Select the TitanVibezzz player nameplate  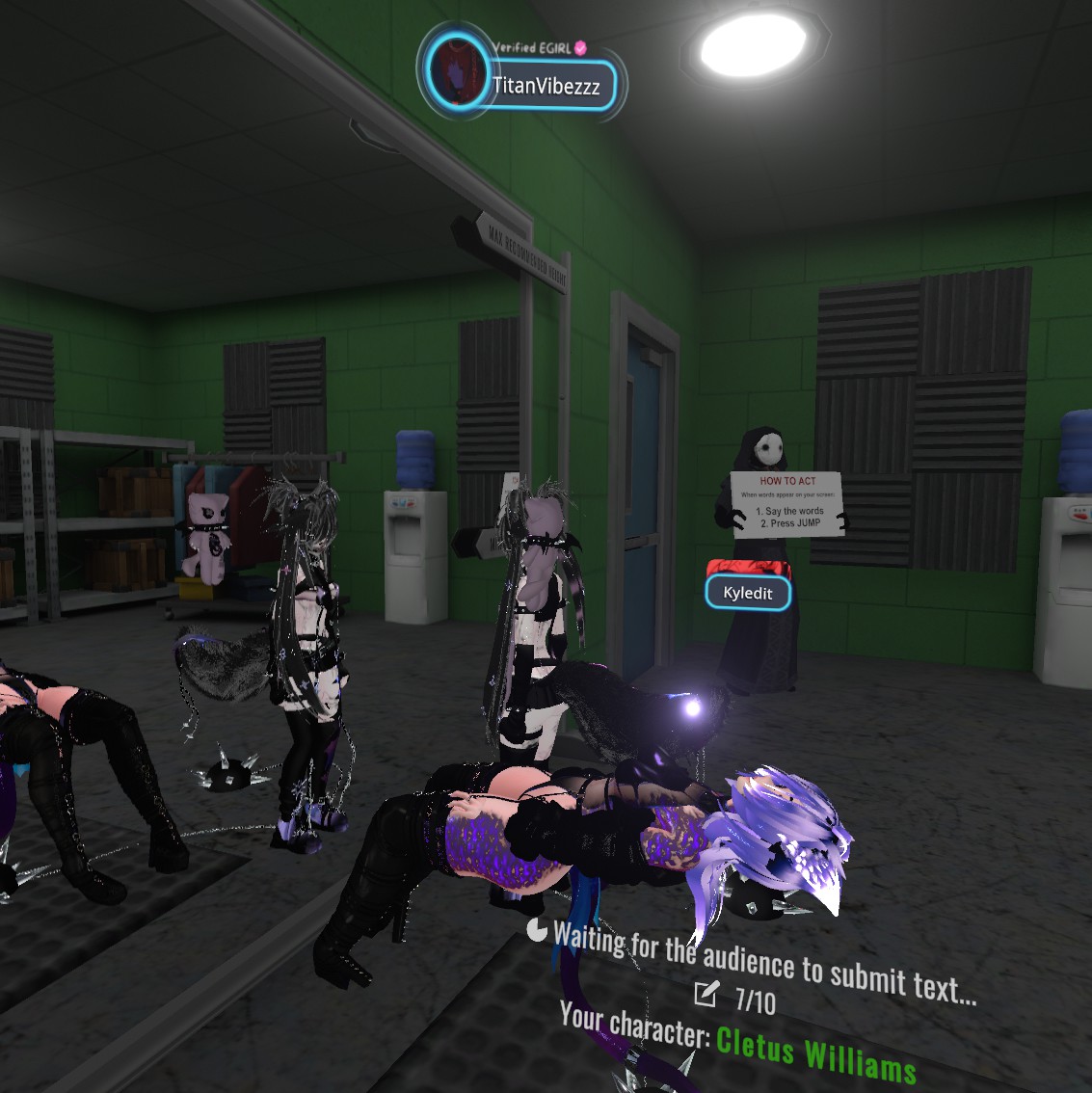tap(547, 87)
